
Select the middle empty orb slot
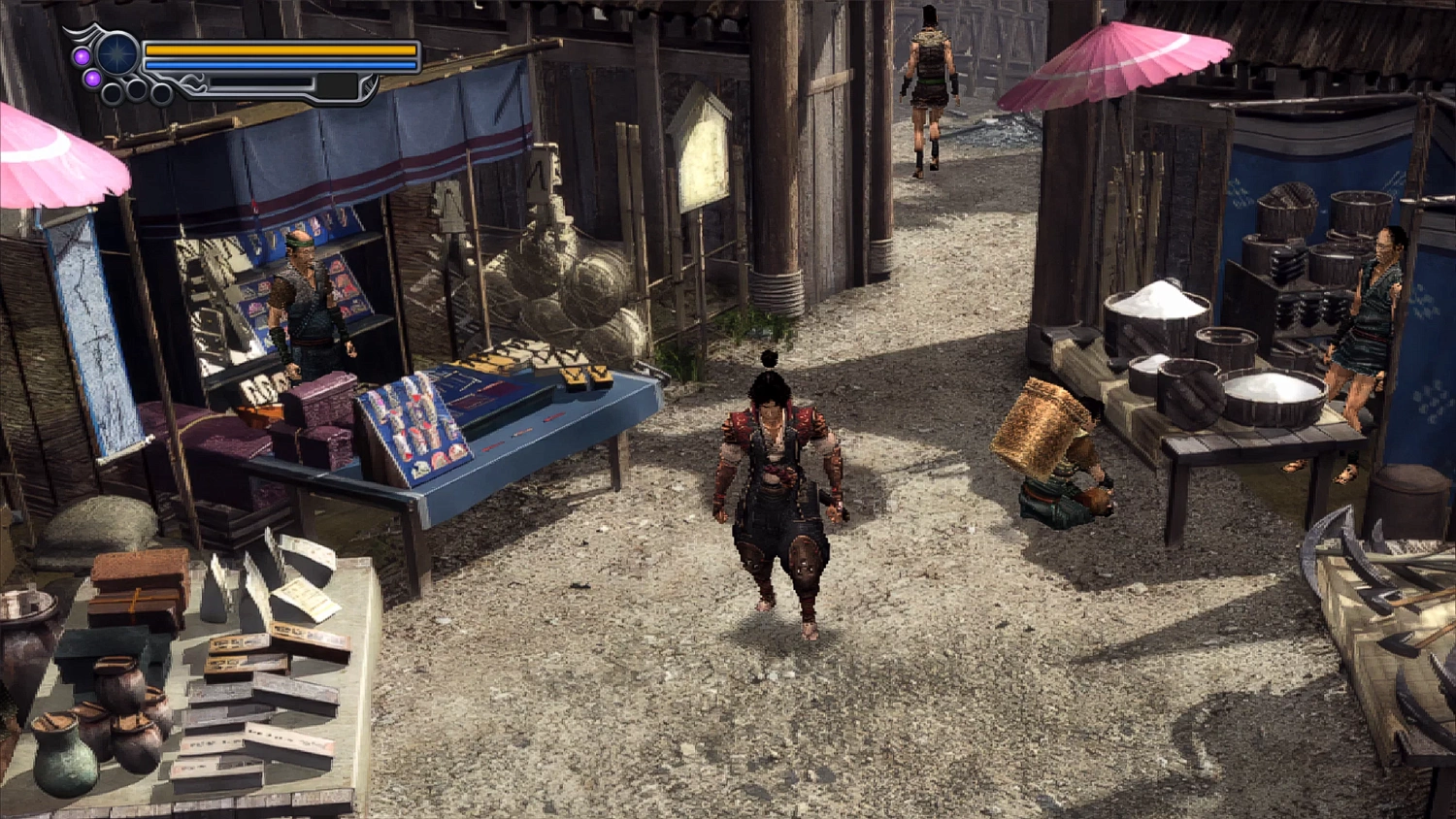136,92
